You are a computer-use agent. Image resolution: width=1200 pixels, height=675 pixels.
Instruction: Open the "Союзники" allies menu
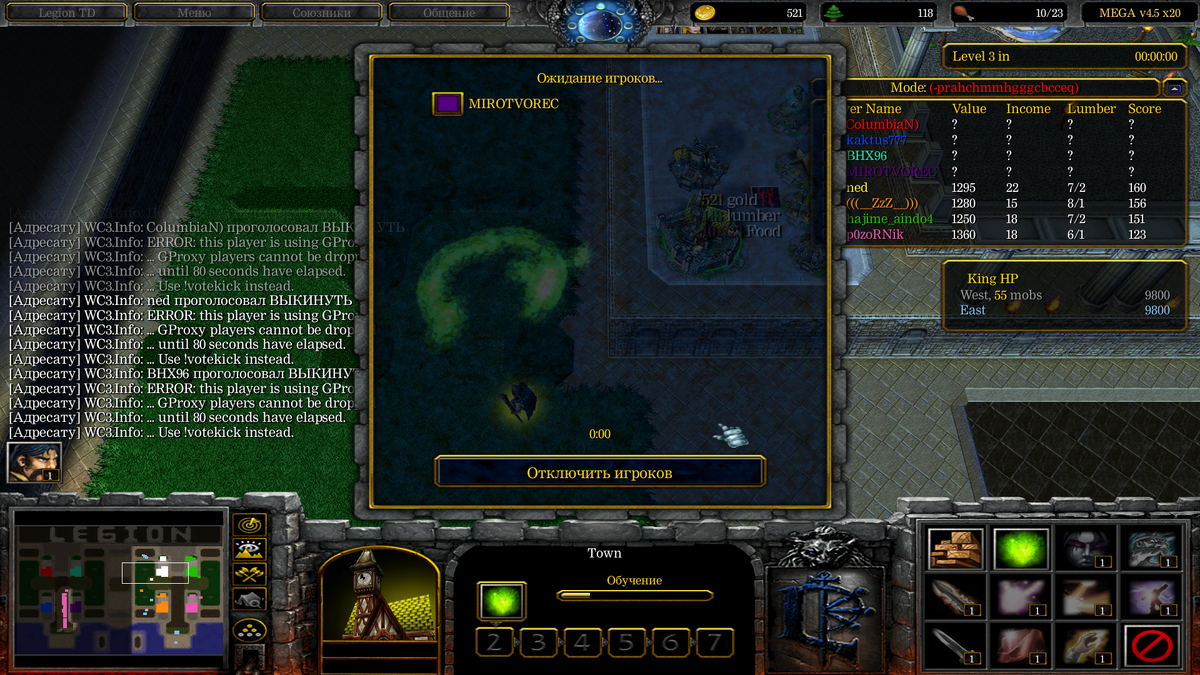321,13
